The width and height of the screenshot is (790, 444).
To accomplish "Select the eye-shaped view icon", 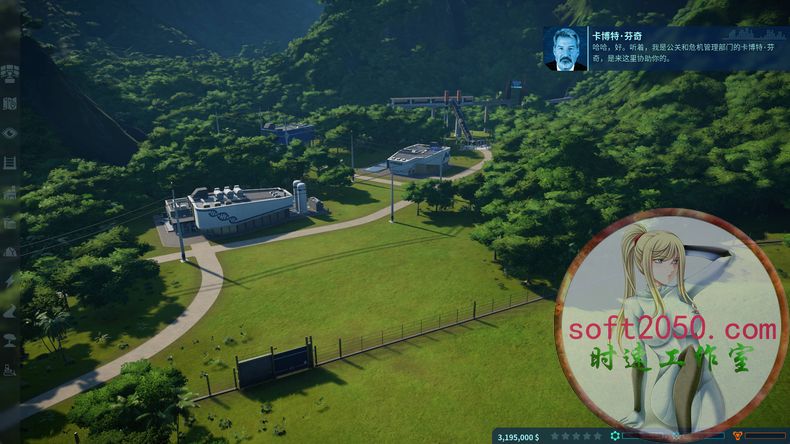I will tap(10, 133).
